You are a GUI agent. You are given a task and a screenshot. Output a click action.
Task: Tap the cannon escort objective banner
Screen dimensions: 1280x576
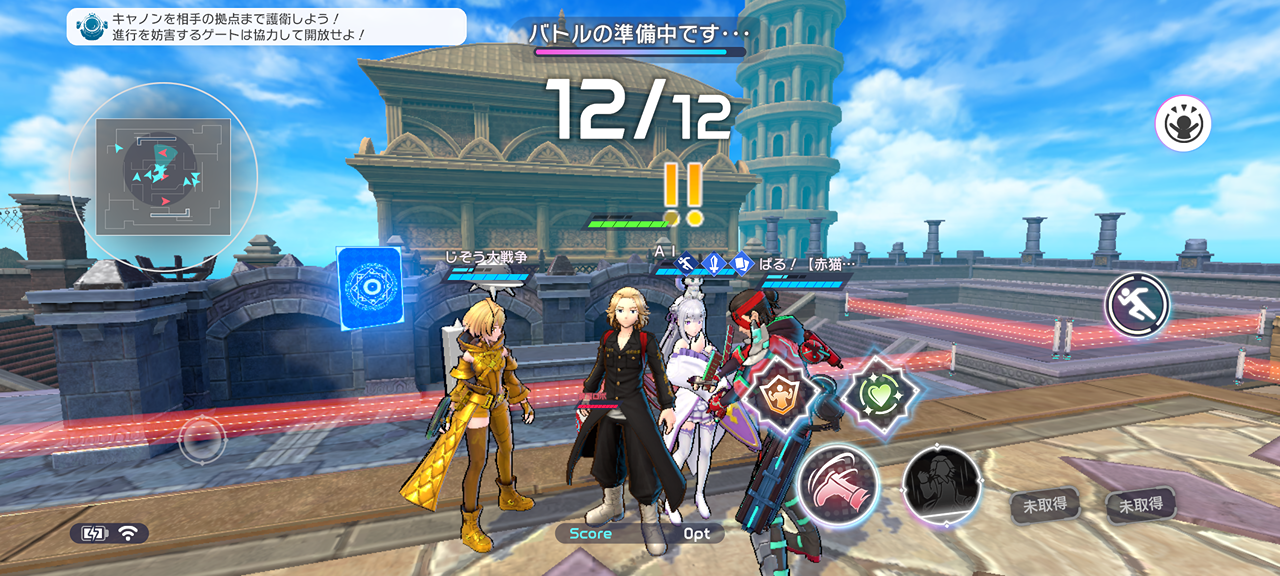pos(266,27)
